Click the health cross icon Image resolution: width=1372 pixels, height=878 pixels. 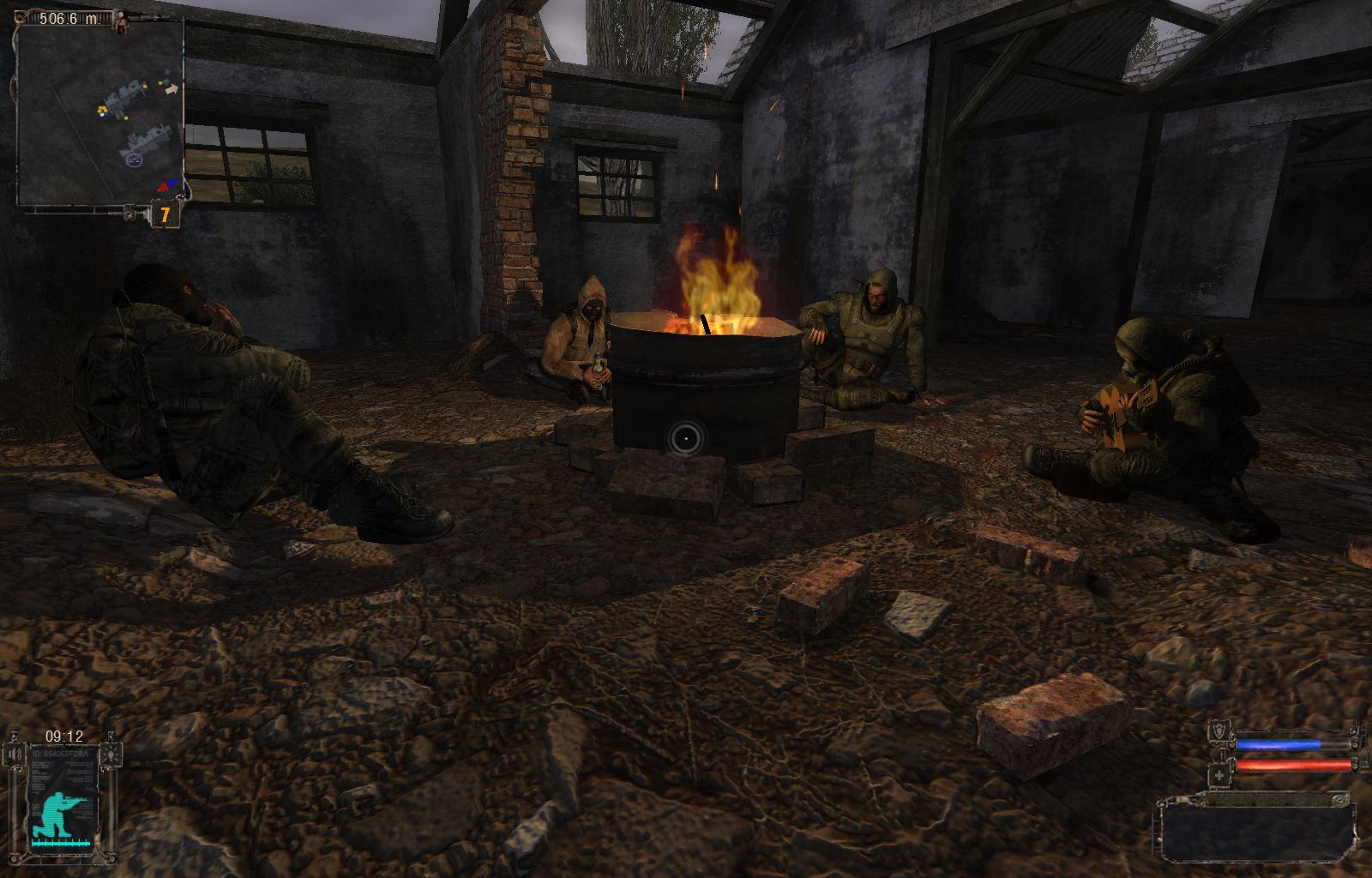1219,776
